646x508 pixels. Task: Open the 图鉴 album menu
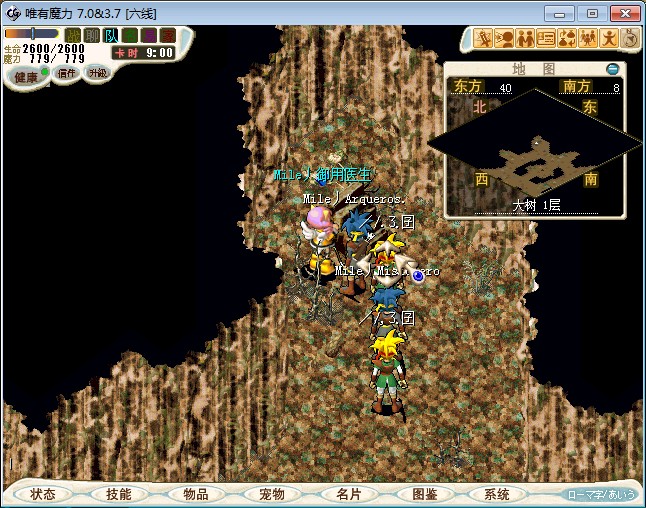[x=423, y=494]
